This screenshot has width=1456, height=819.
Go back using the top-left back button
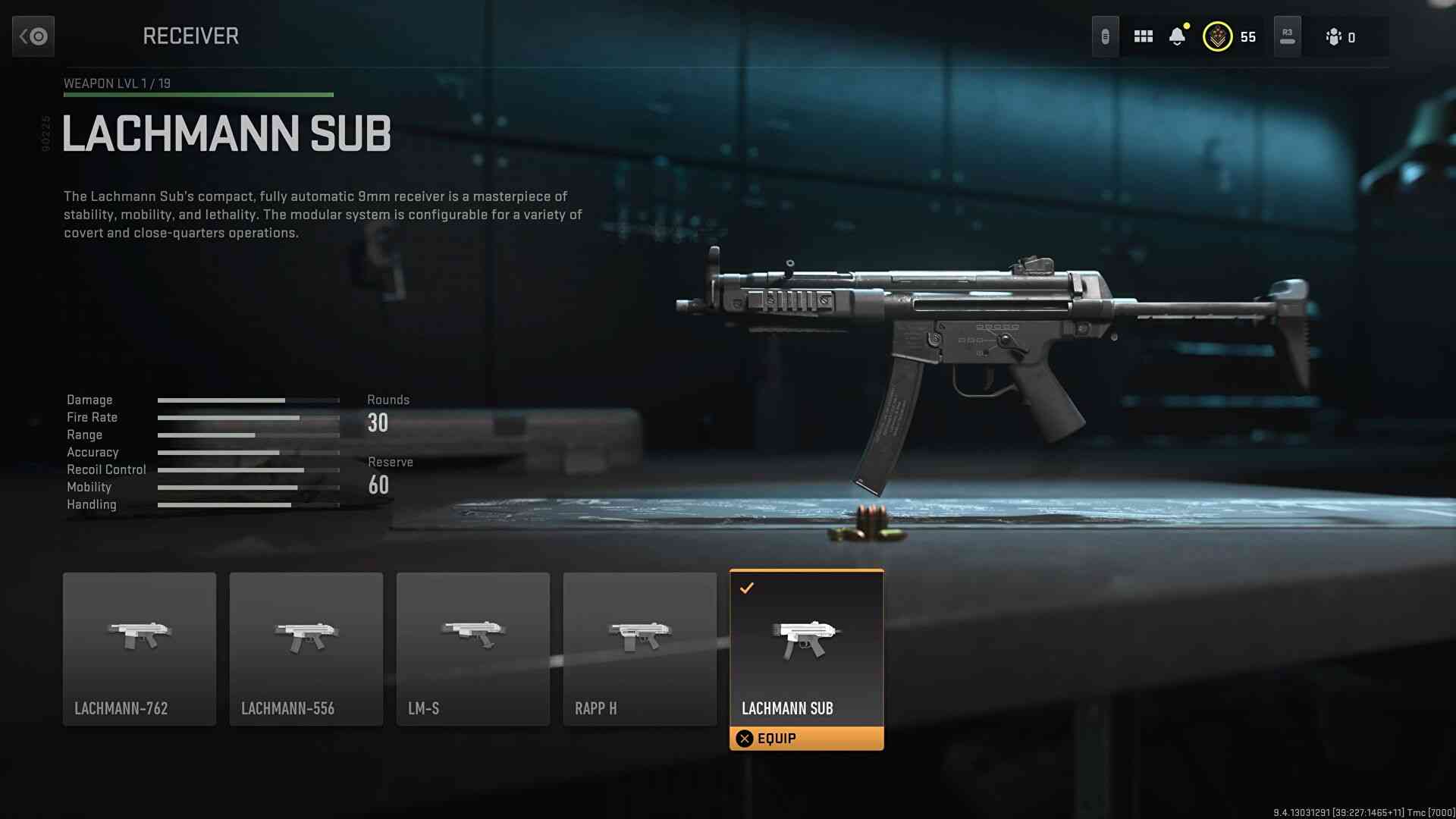pos(33,36)
